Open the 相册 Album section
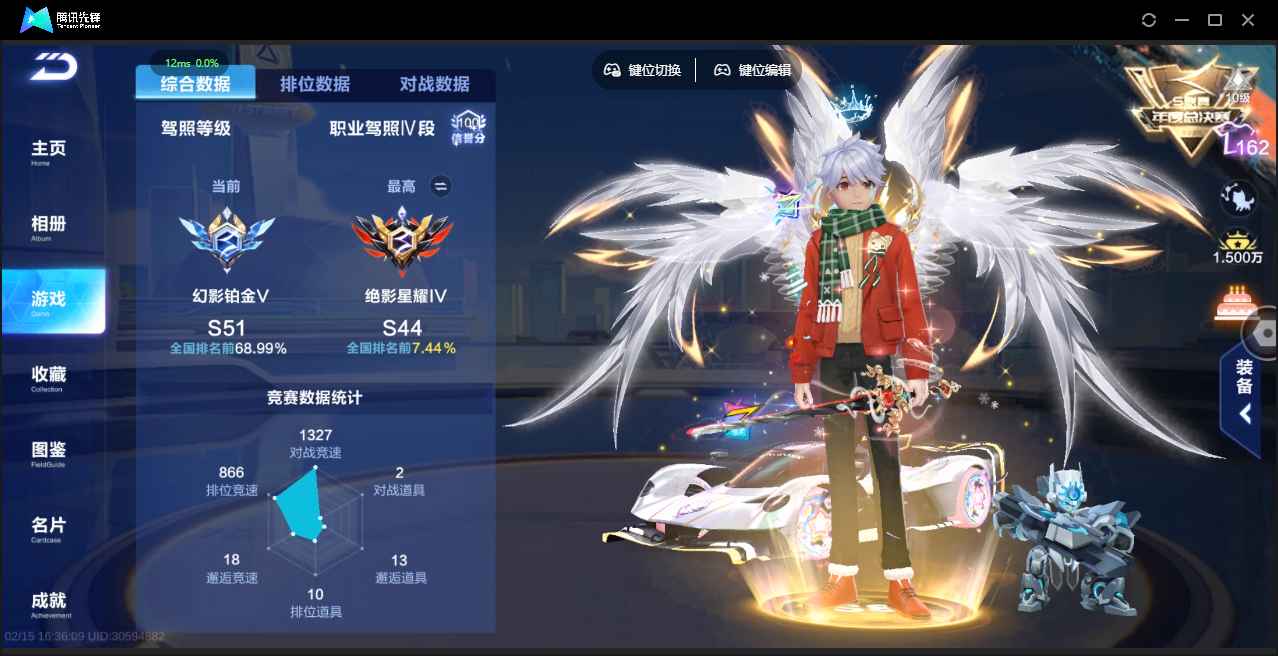The height and width of the screenshot is (656, 1278). [49, 226]
